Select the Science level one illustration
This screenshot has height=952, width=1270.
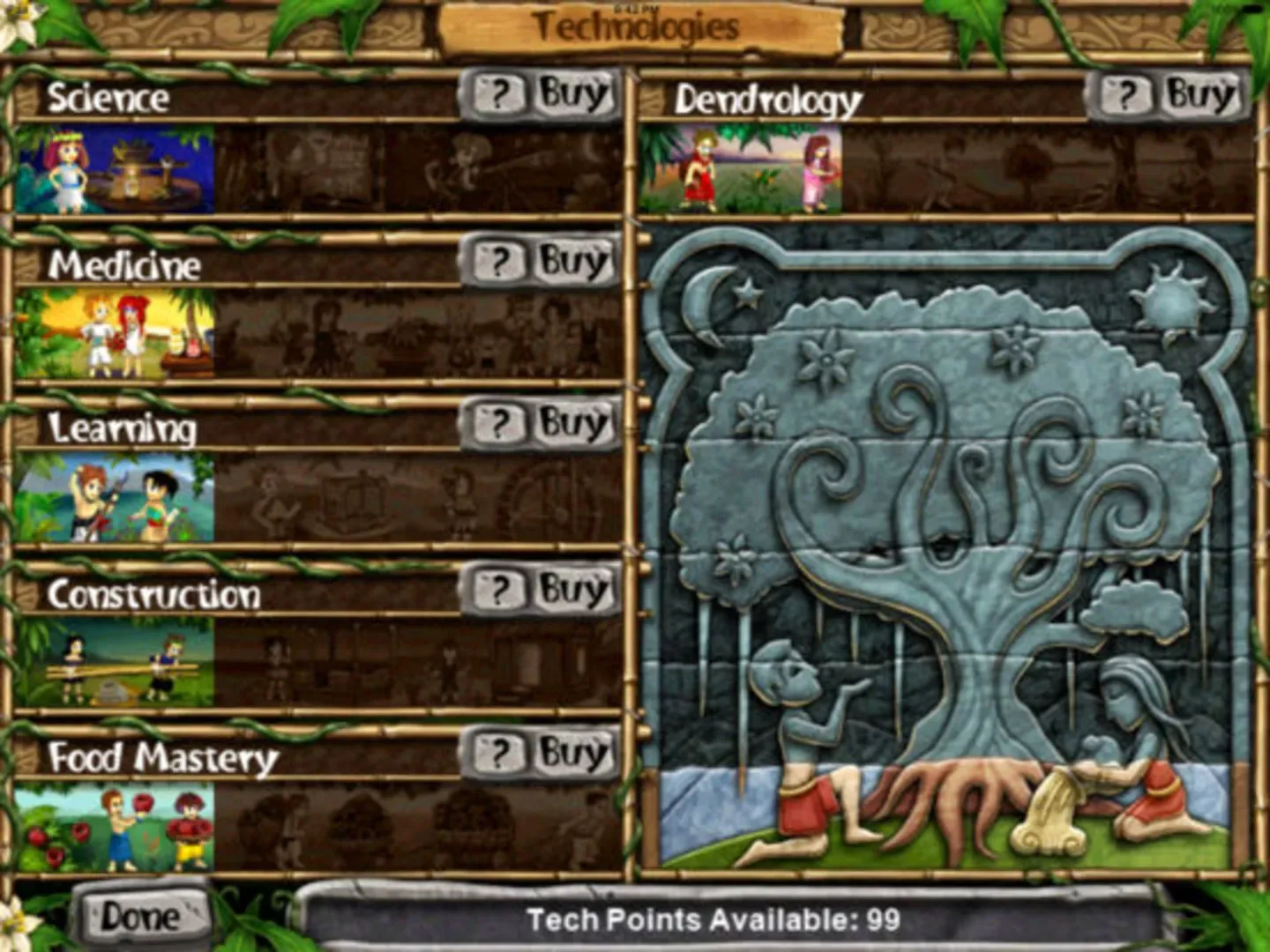pos(115,169)
